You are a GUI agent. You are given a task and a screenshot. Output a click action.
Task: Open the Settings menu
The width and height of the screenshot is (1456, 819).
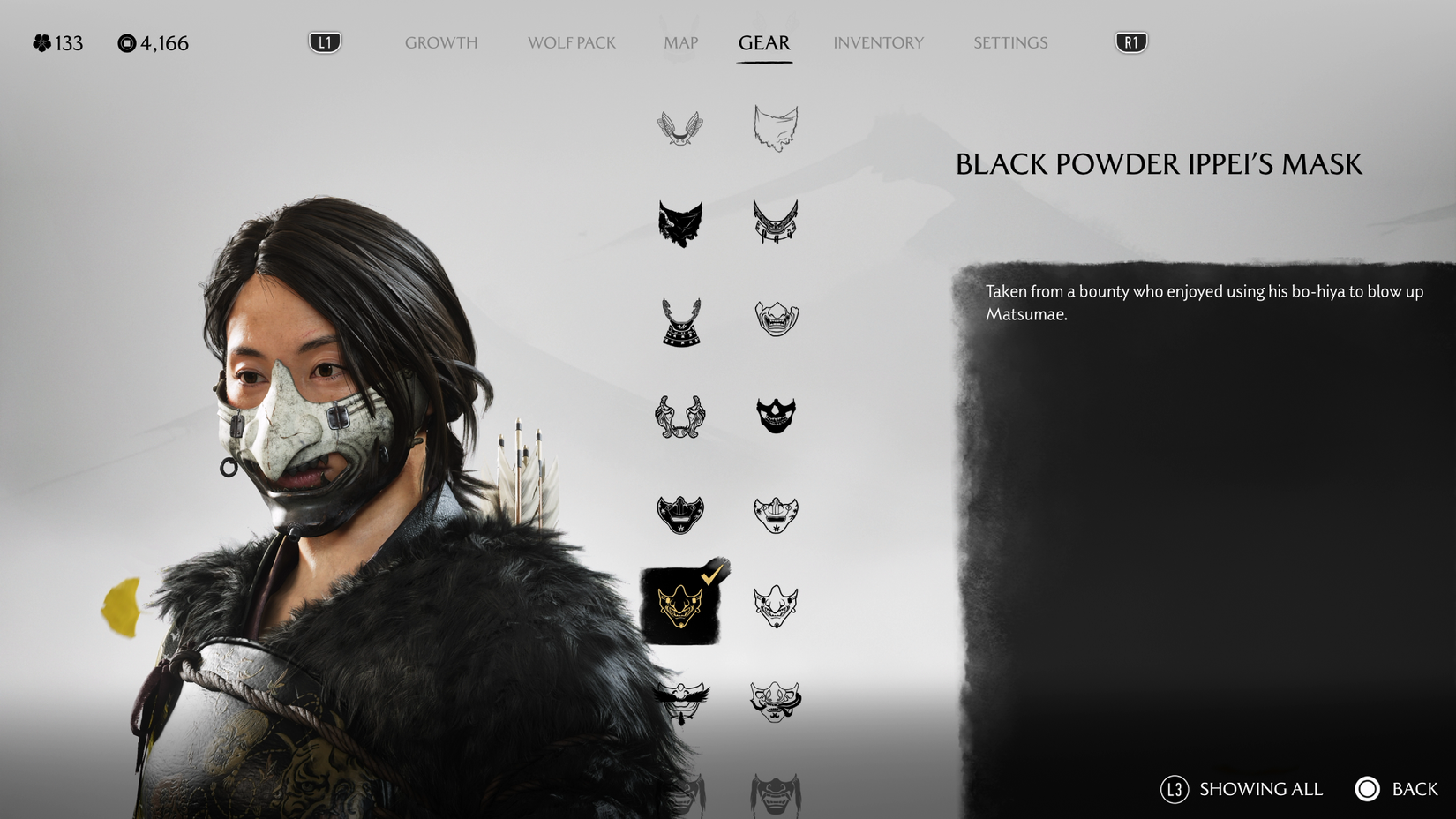point(1009,42)
